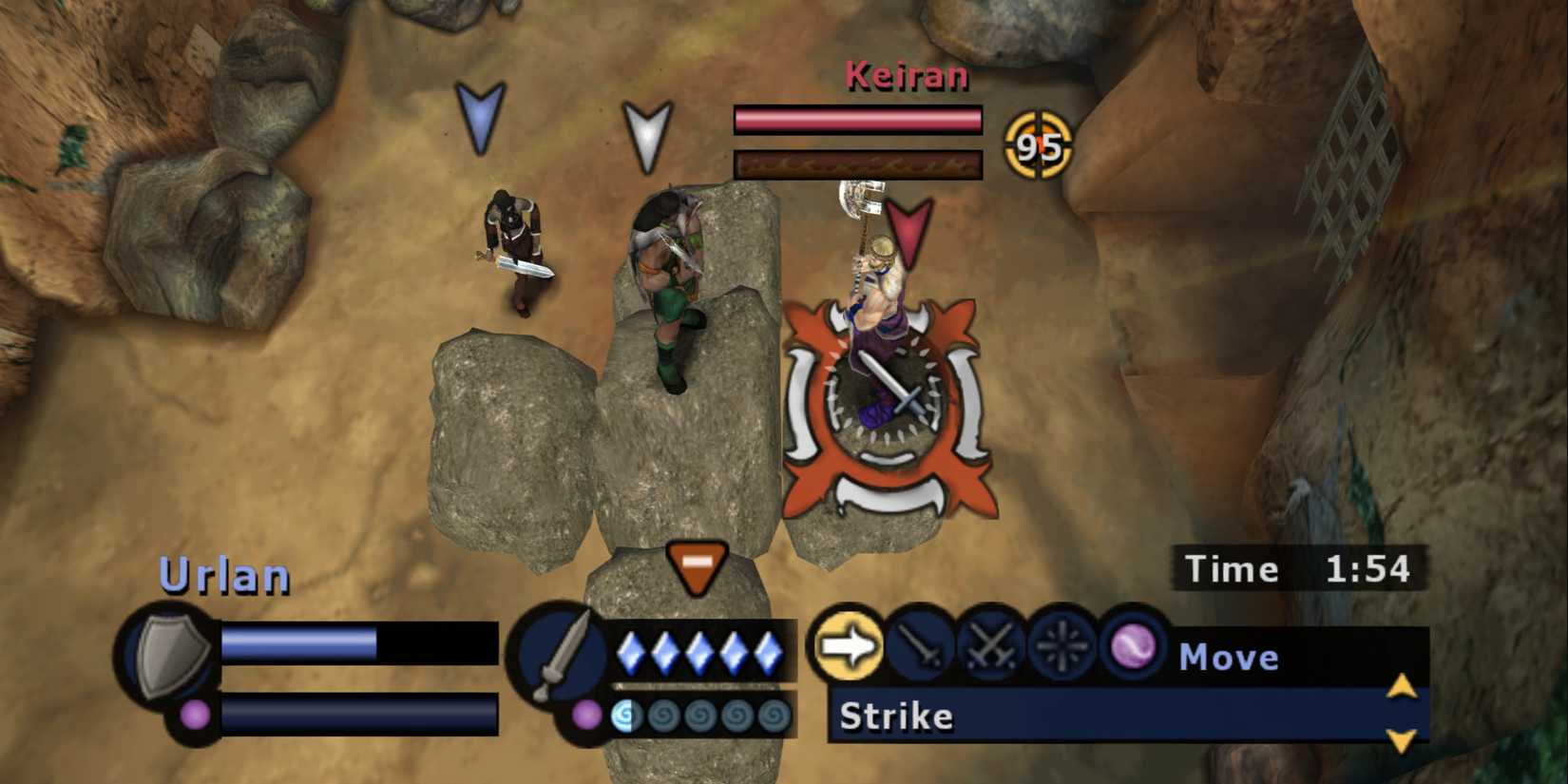Image resolution: width=1568 pixels, height=784 pixels.
Task: Click Keiran's name label
Action: 906,76
